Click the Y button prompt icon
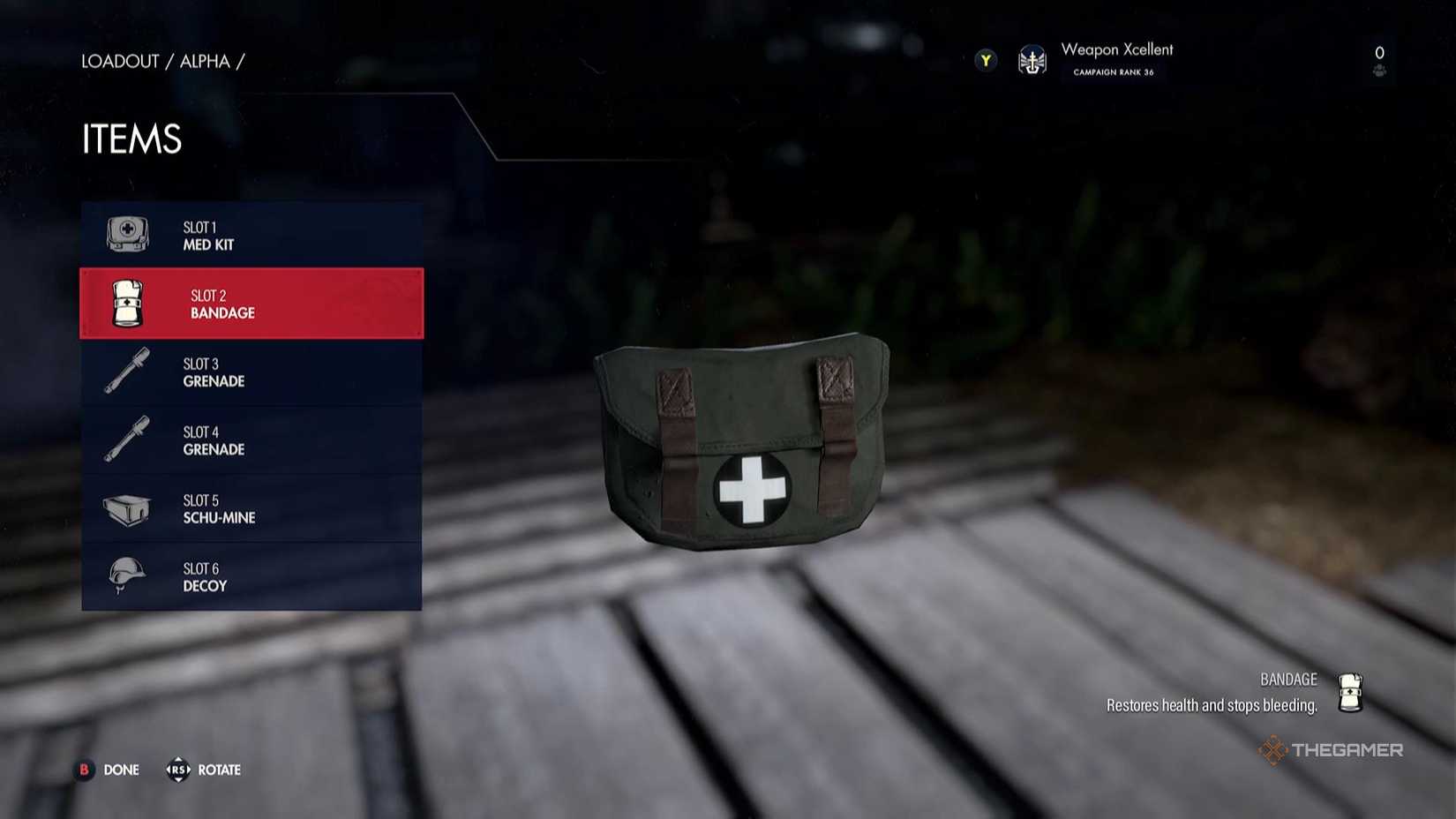The image size is (1456, 819). tap(984, 60)
